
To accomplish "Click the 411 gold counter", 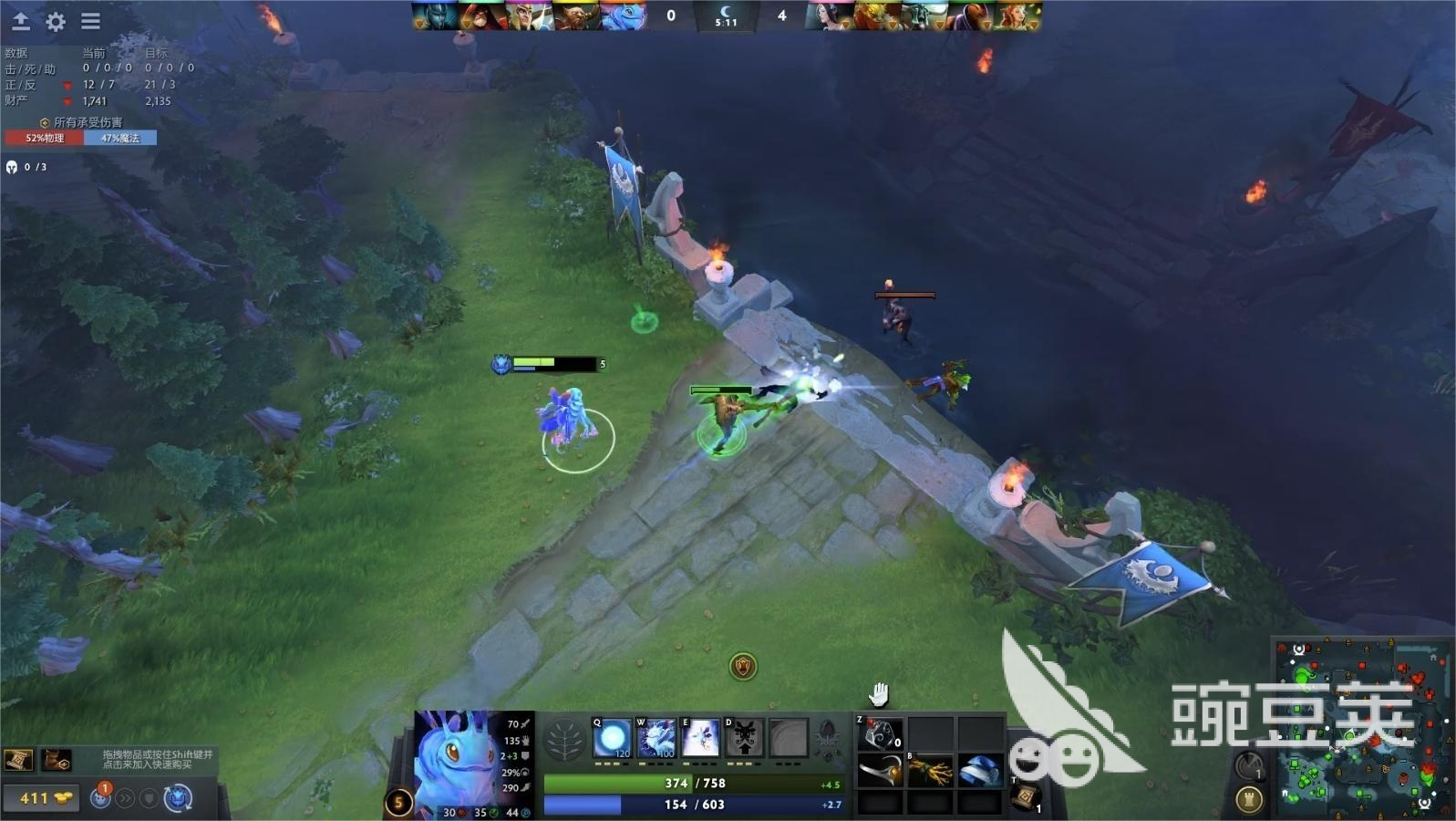I will (41, 798).
